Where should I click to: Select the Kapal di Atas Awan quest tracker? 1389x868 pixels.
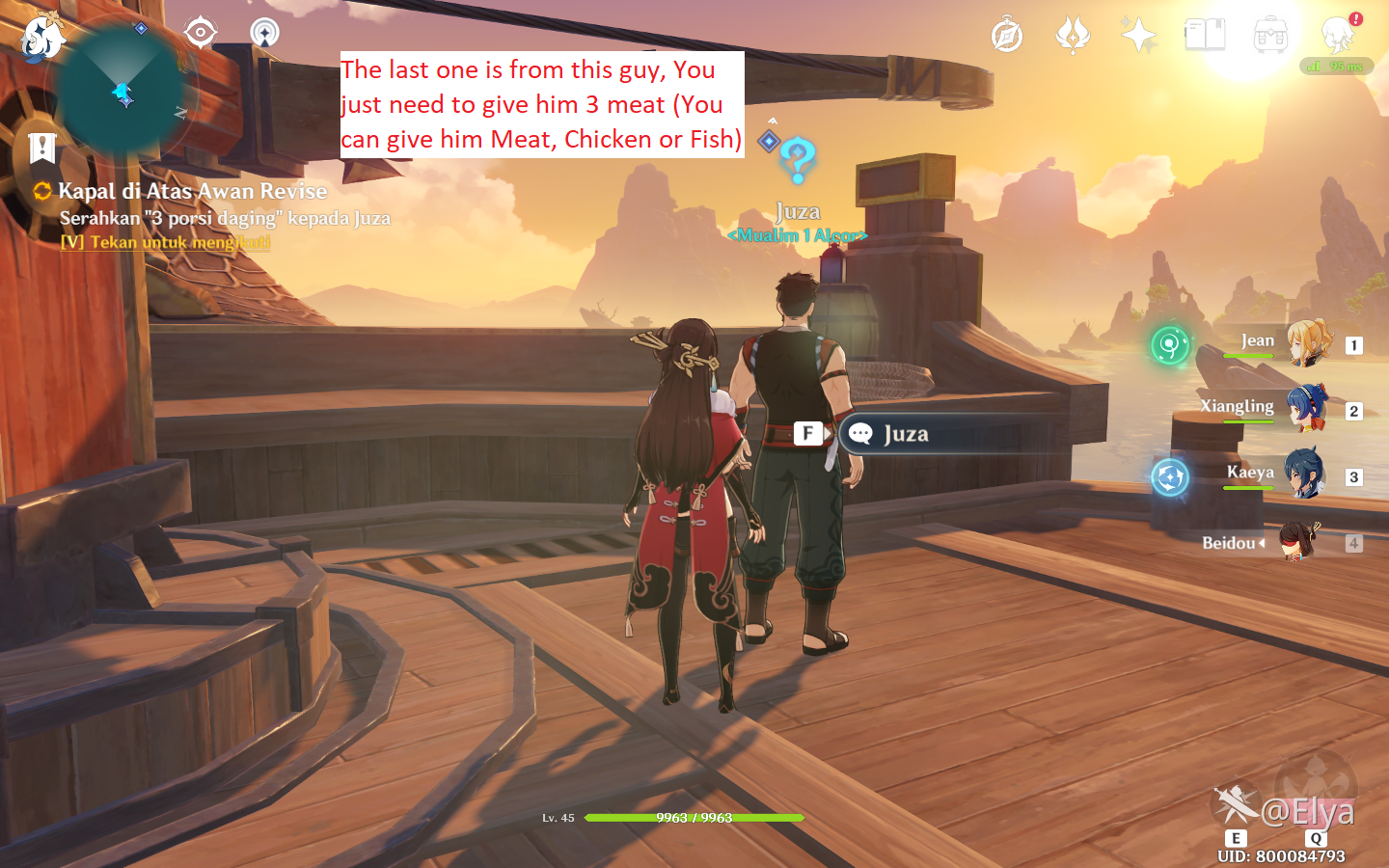192,191
